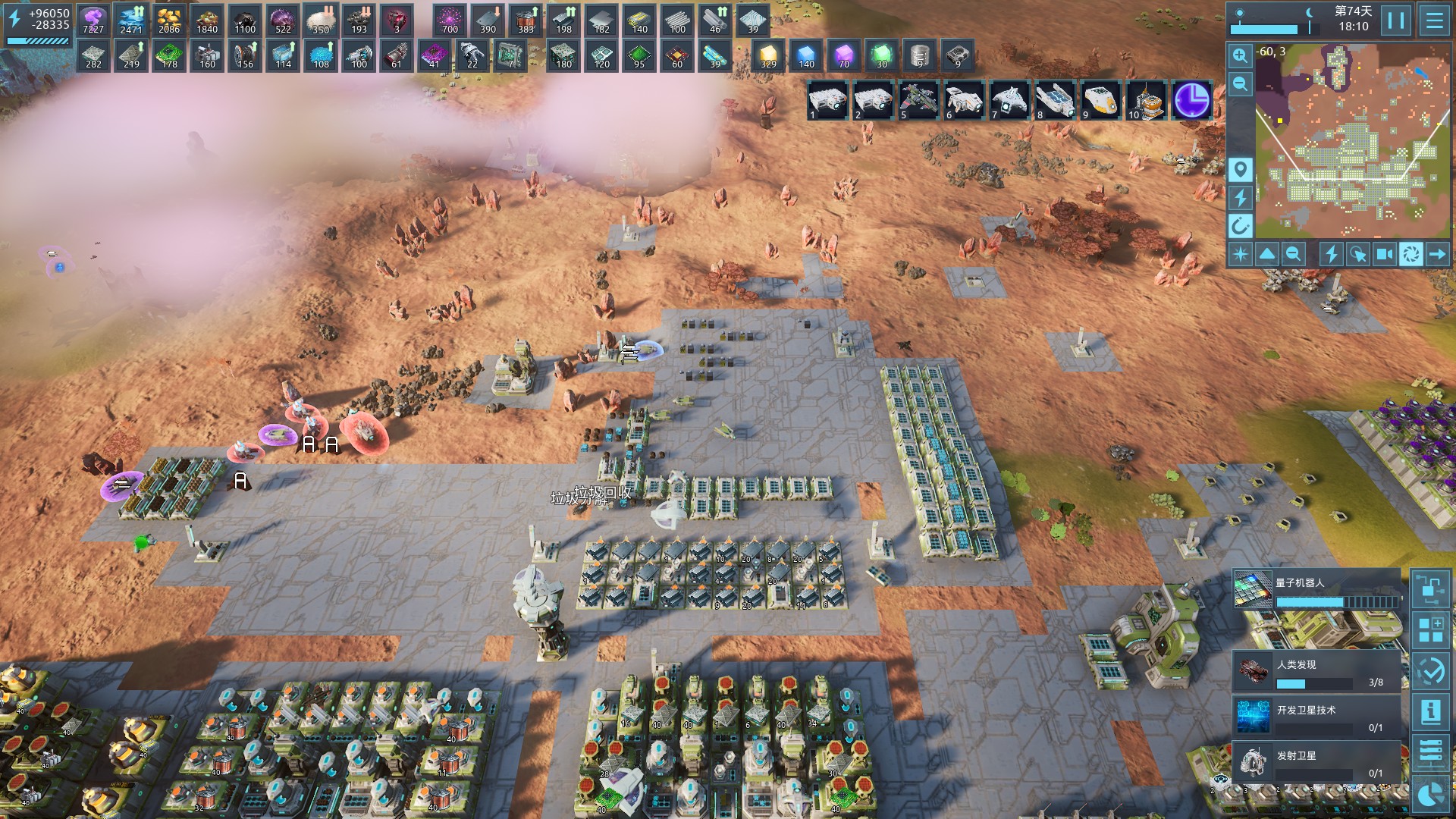Open the 人类发现 objective entry
This screenshot has height=819, width=1456.
coord(1317,673)
